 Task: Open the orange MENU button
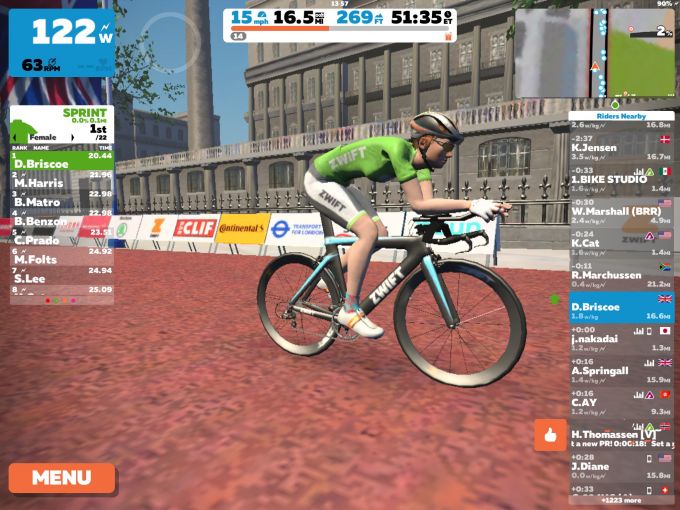61,477
